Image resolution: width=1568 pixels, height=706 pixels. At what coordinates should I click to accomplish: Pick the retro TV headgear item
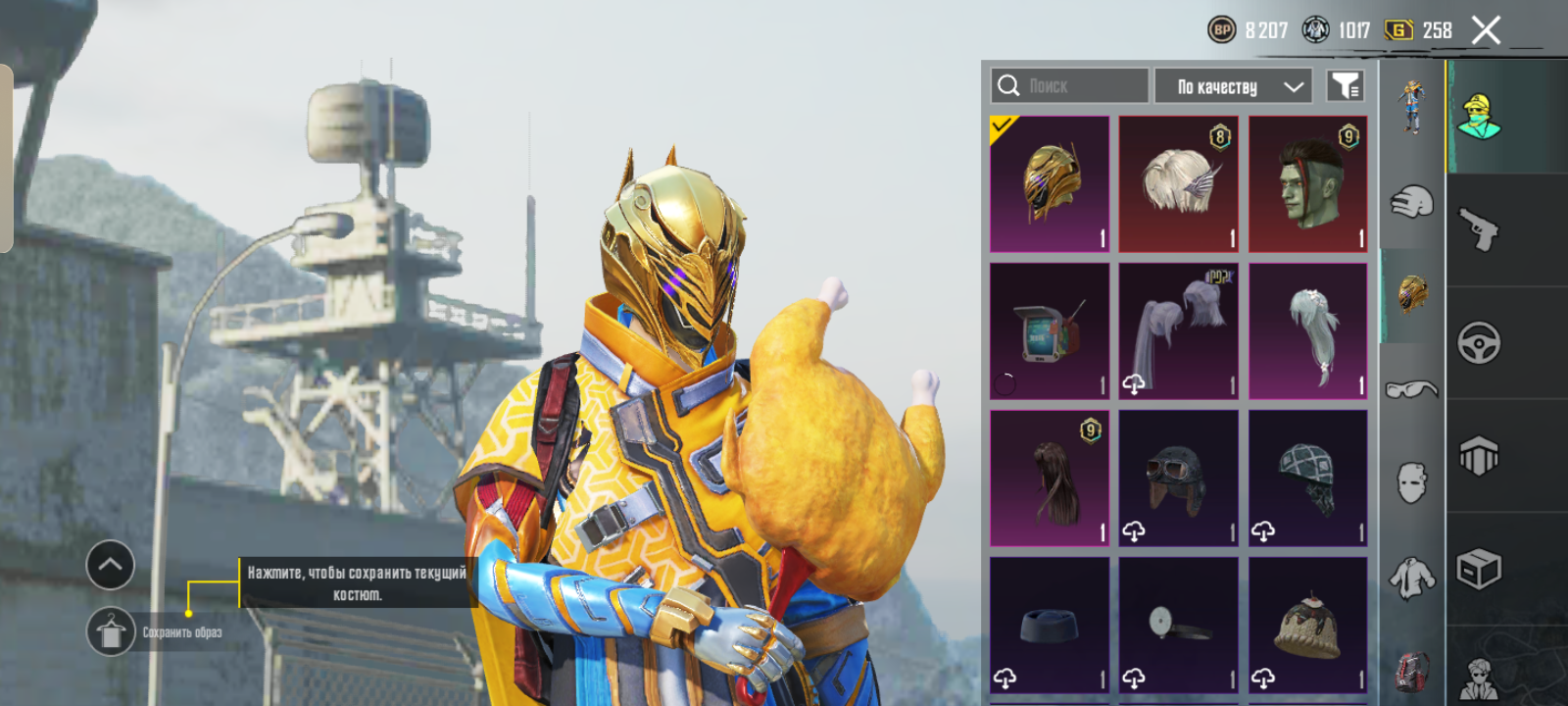(x=1050, y=331)
